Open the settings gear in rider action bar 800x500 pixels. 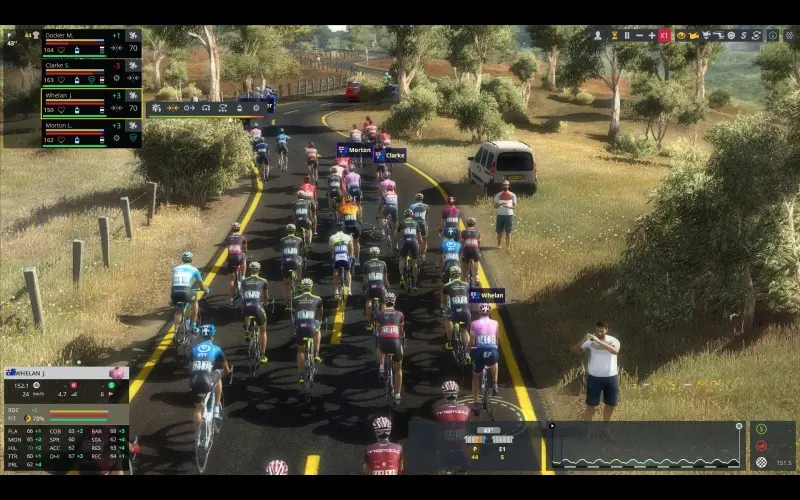pos(256,107)
